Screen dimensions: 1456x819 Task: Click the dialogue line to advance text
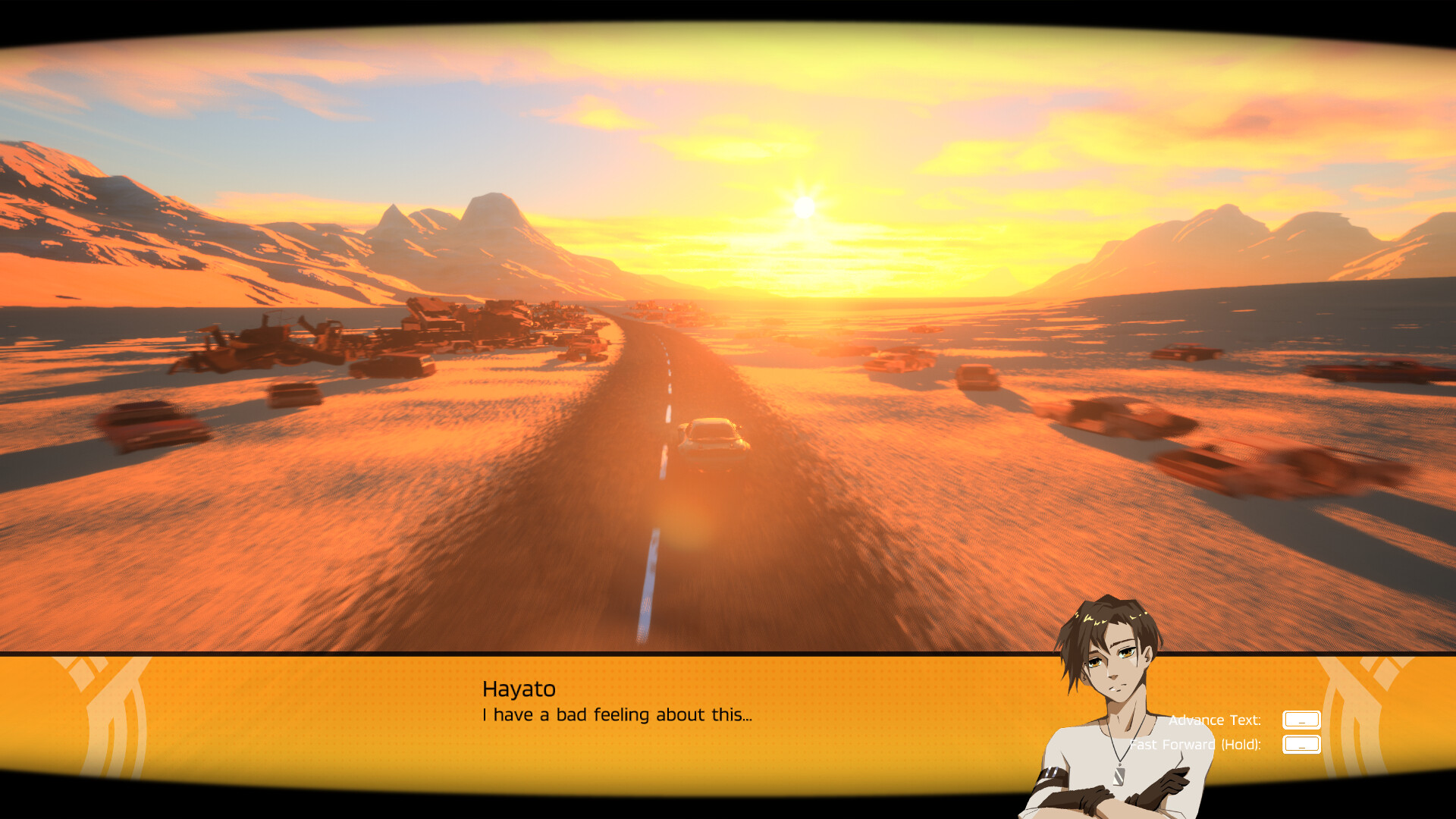617,714
